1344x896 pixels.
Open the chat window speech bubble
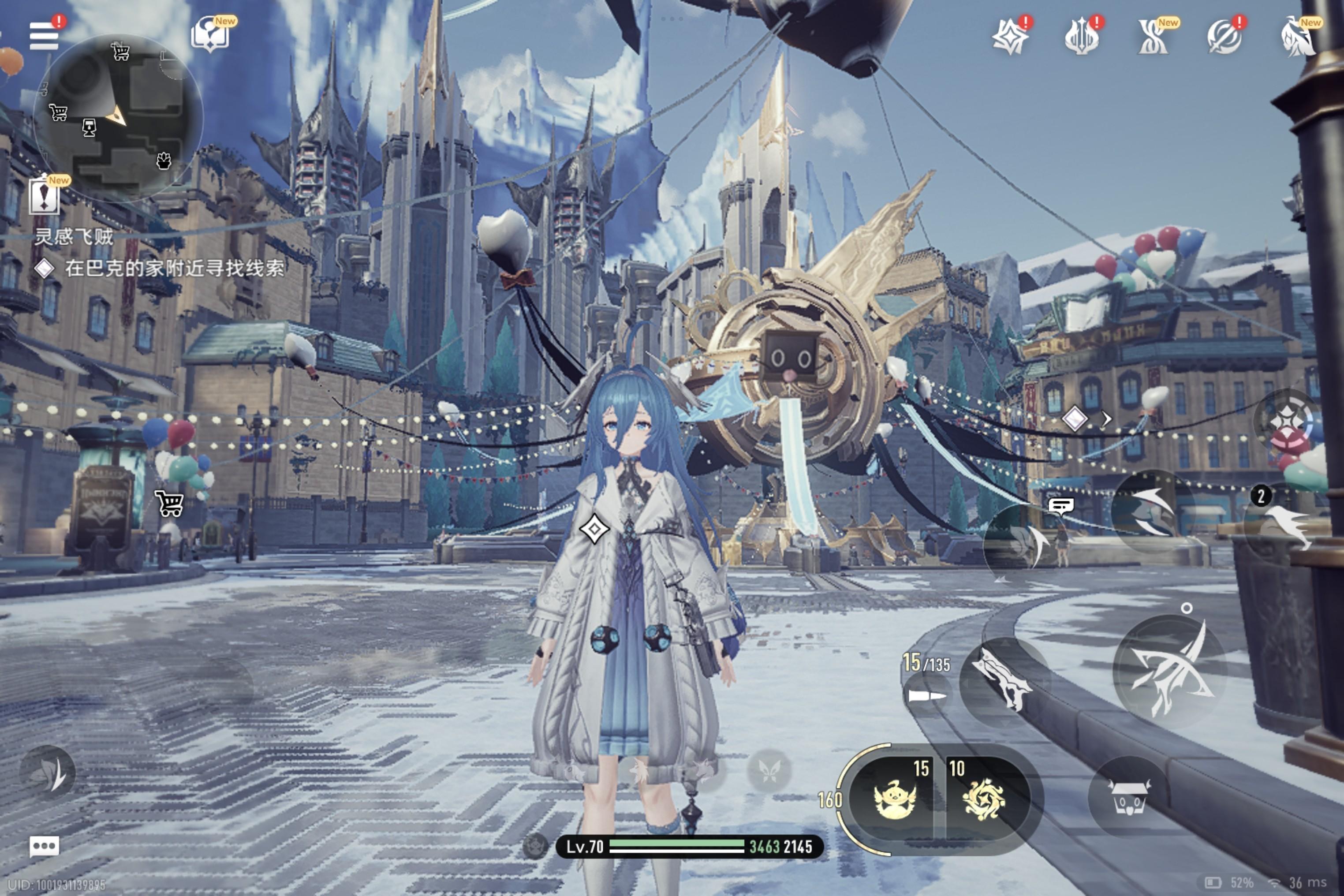[44, 846]
